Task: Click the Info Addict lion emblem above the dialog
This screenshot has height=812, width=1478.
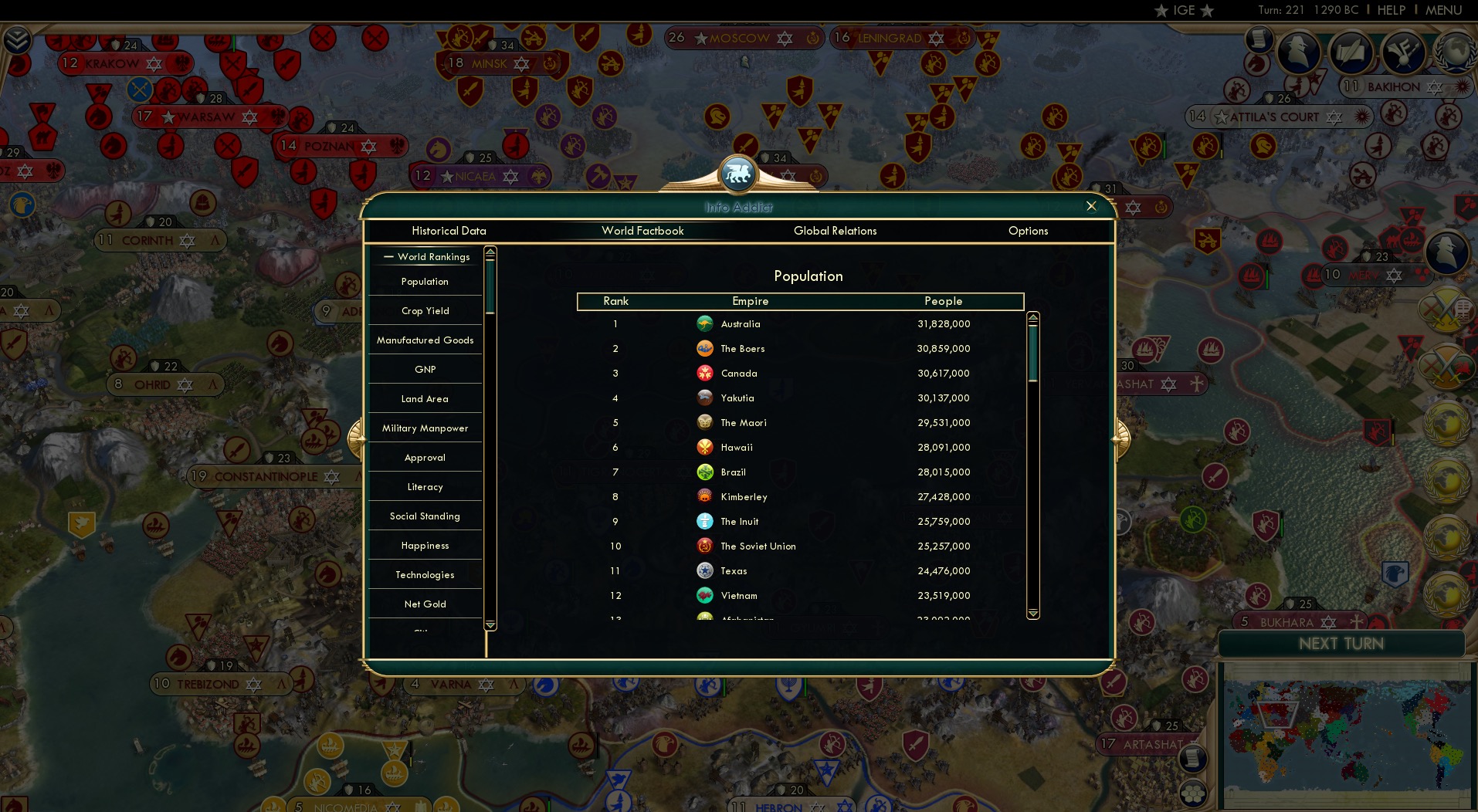Action: [739, 172]
